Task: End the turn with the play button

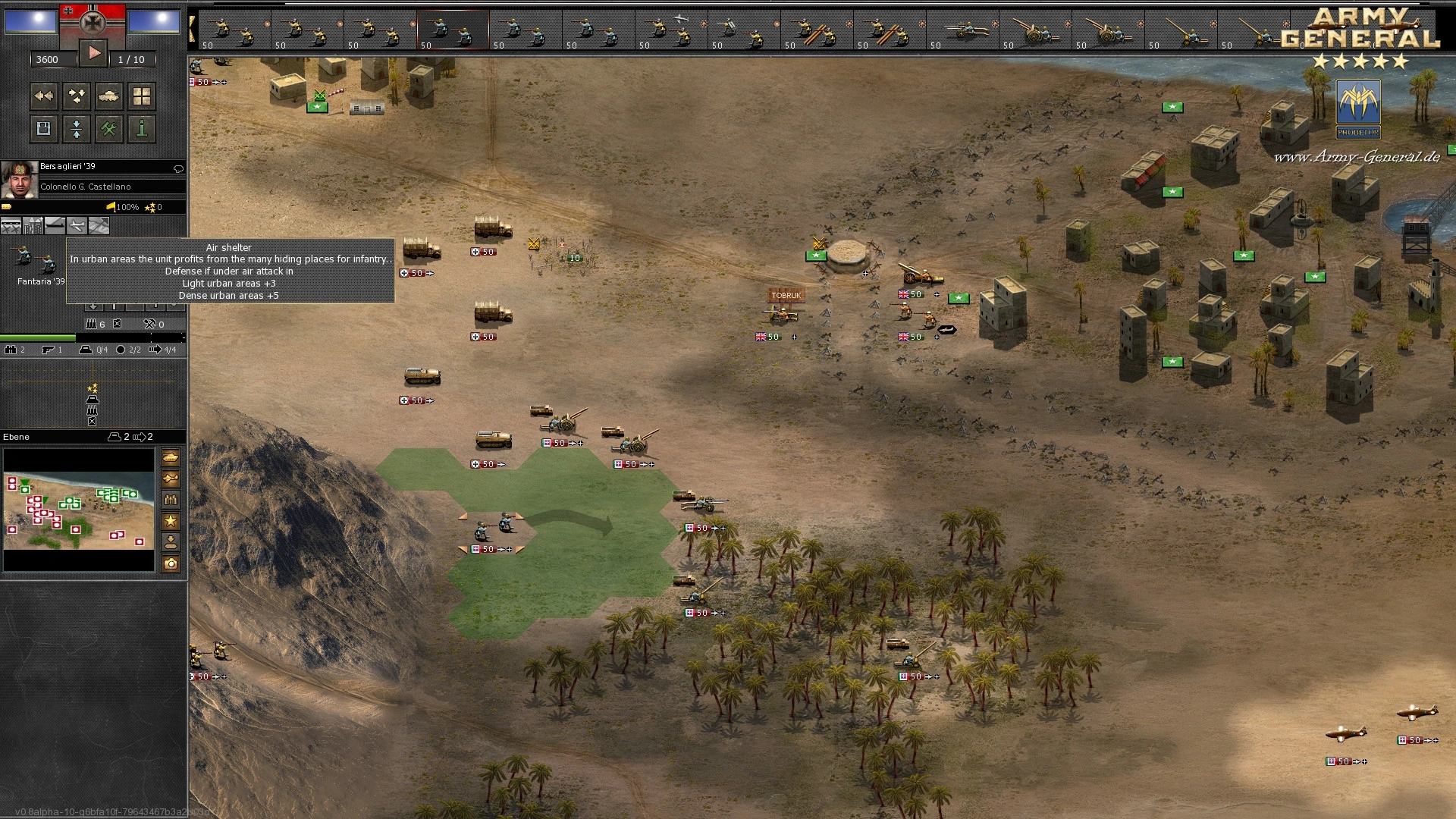Action: 94,53
